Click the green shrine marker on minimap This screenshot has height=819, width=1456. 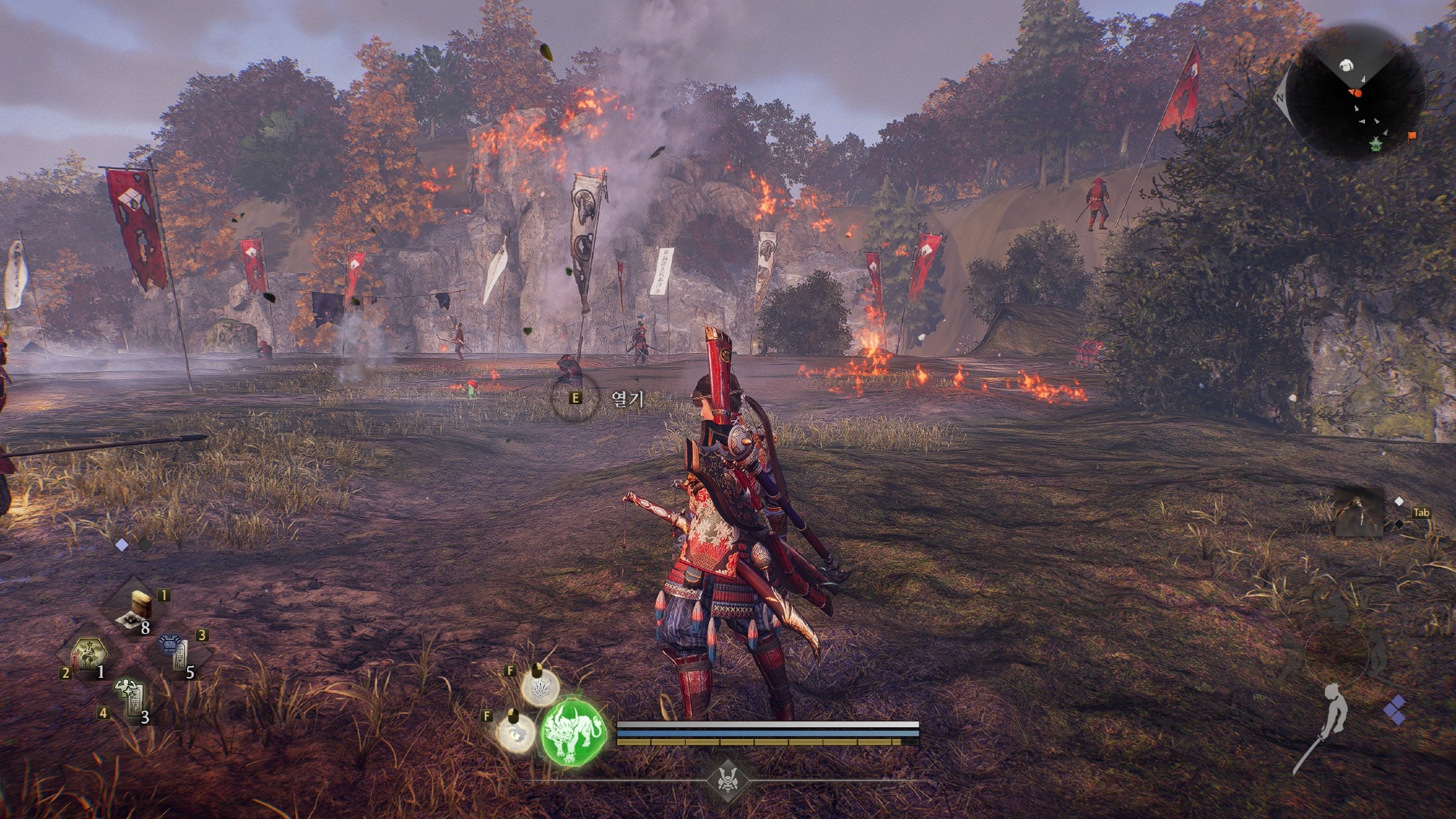pos(1376,144)
